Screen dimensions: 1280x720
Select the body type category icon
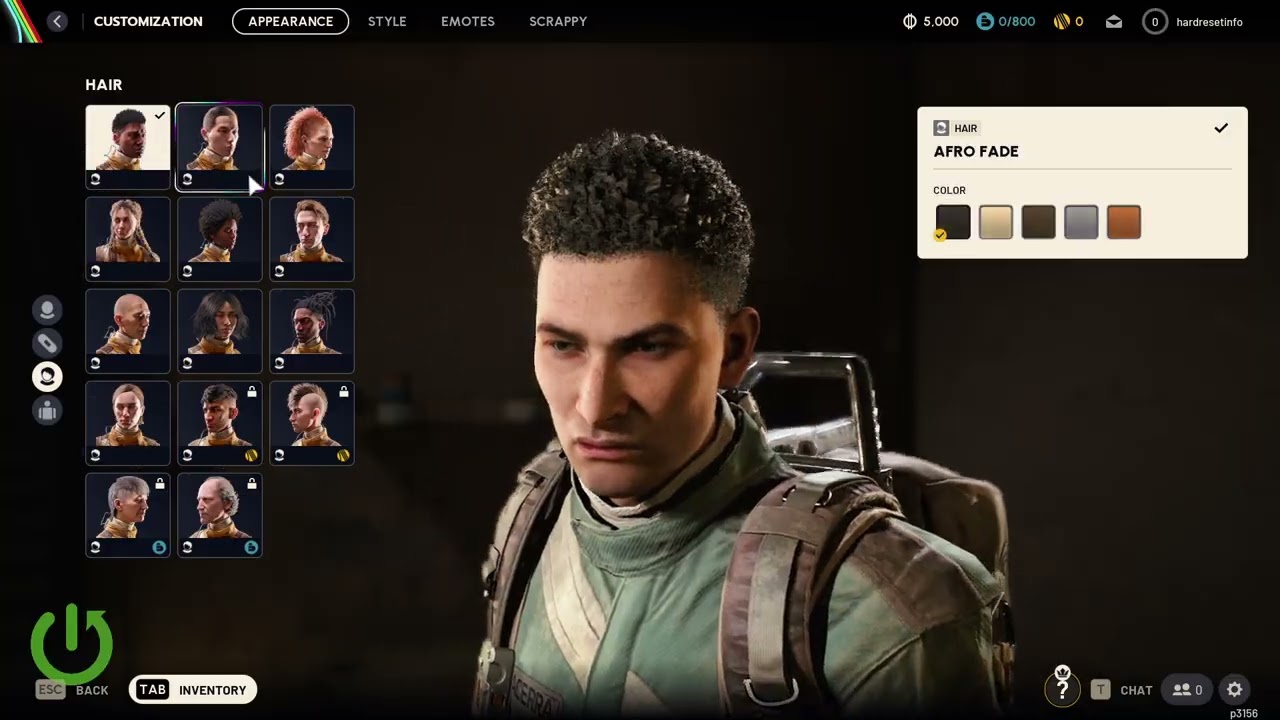(x=47, y=410)
